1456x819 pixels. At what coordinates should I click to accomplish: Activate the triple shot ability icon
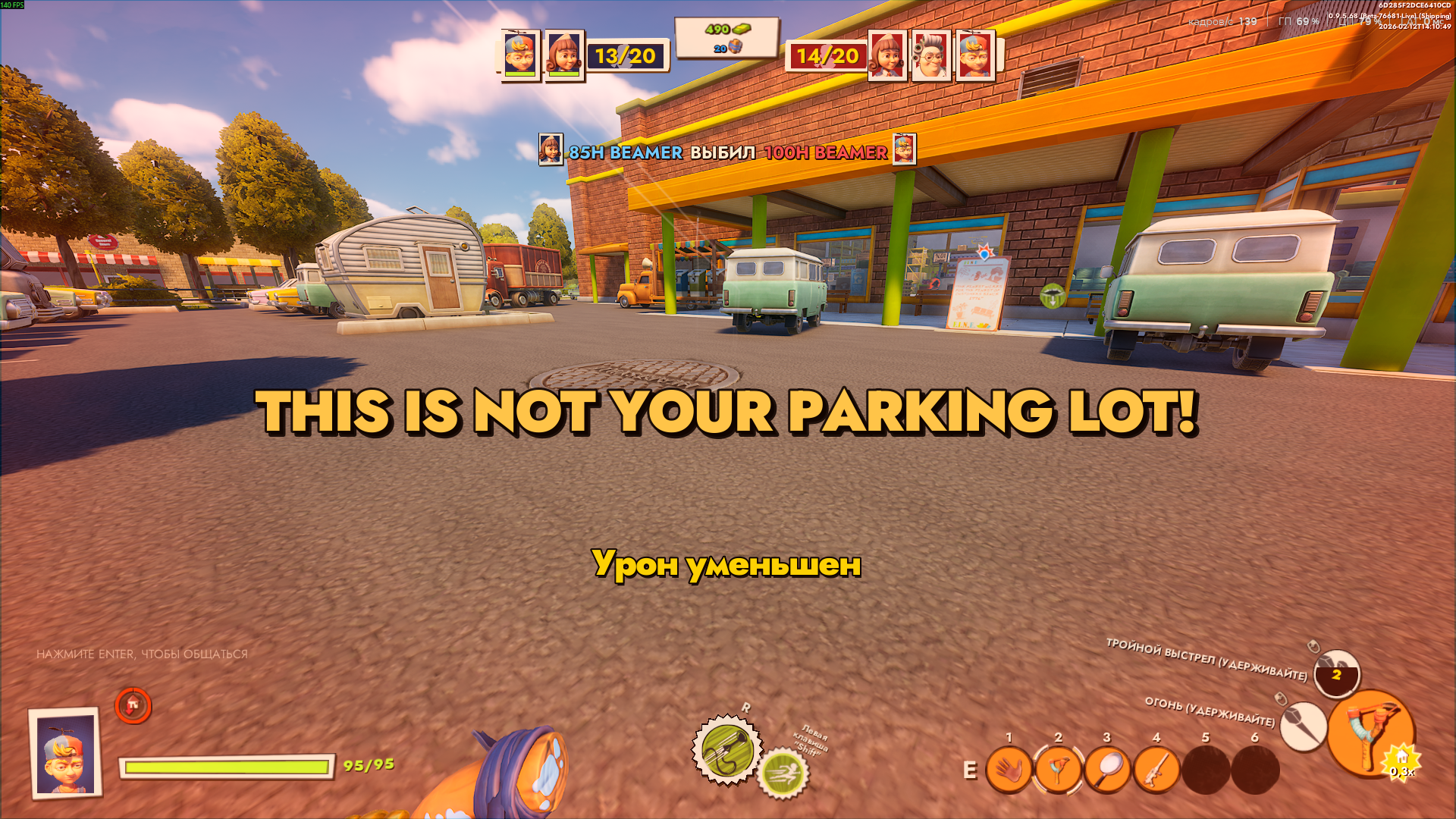click(1336, 673)
